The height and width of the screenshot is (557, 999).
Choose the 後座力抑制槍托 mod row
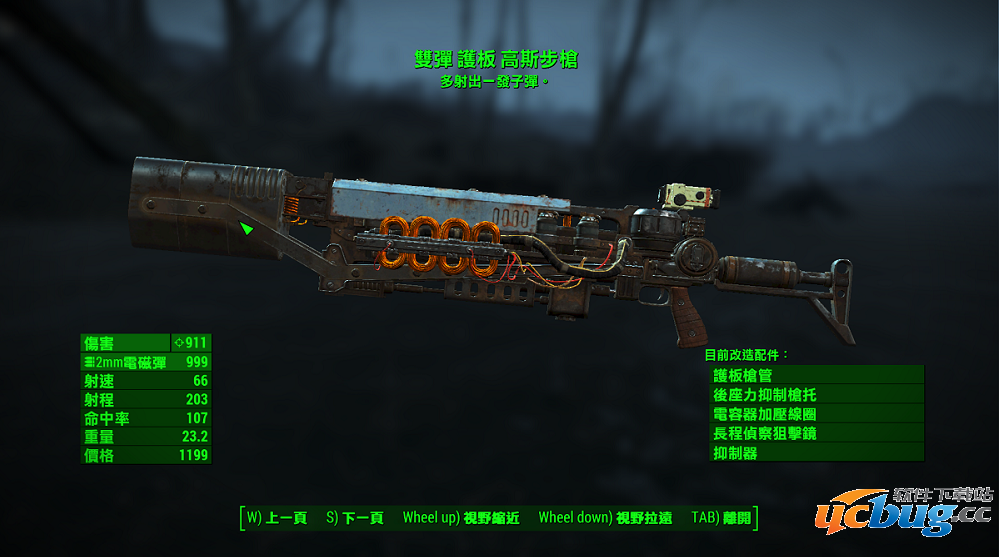click(816, 394)
